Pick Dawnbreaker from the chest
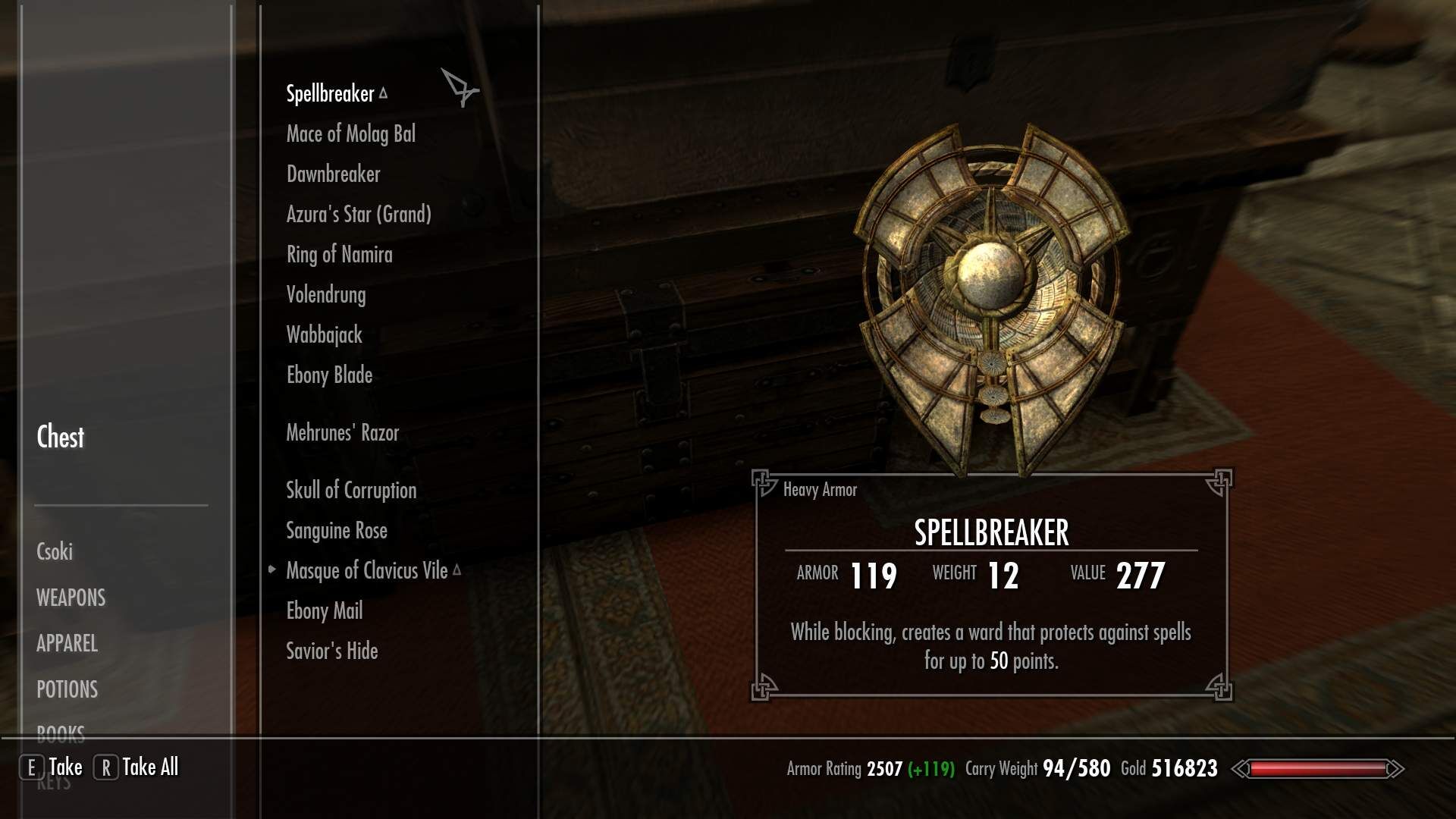Image resolution: width=1456 pixels, height=819 pixels. [333, 174]
